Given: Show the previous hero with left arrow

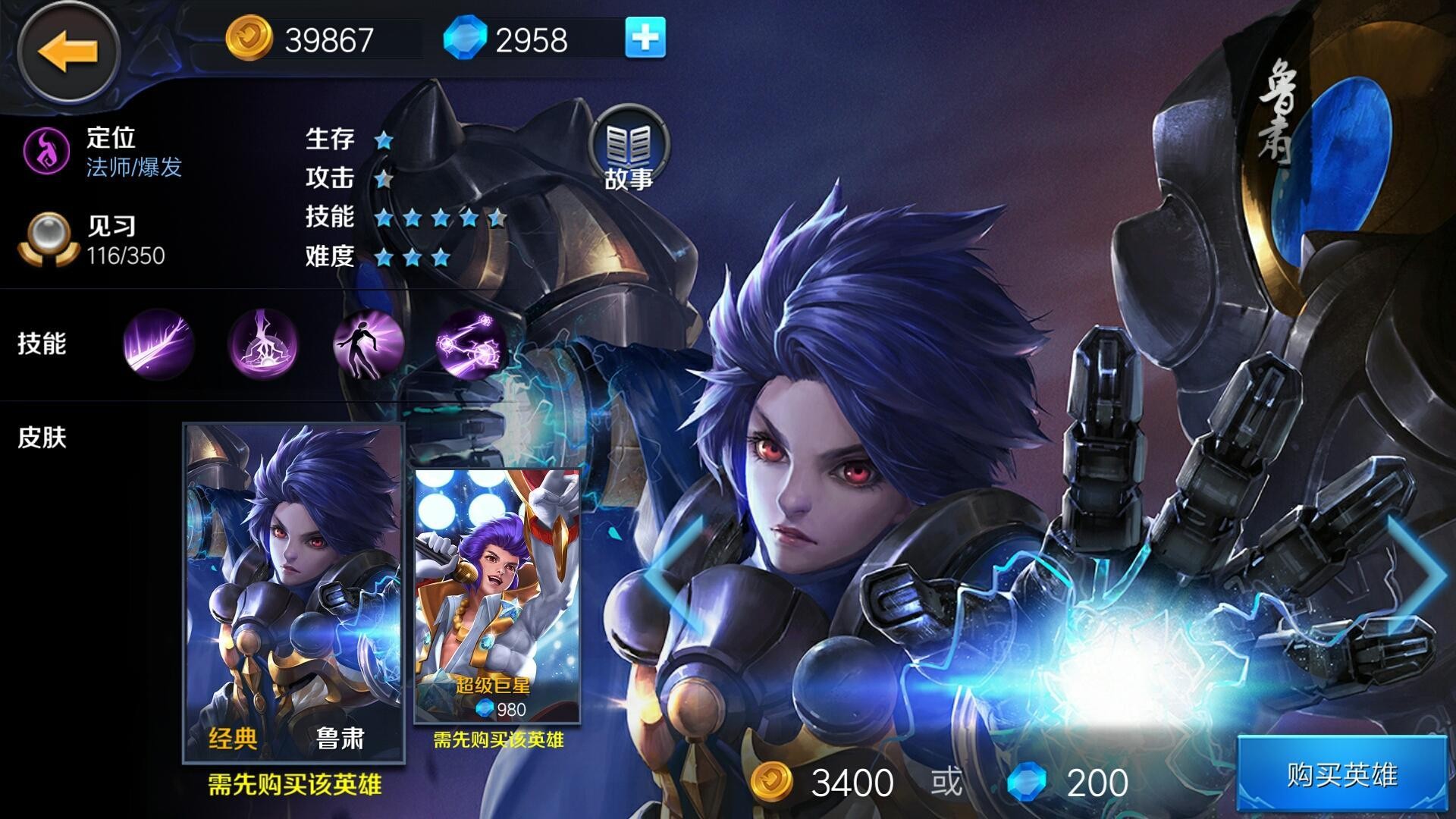Looking at the screenshot, I should pyautogui.click(x=673, y=575).
